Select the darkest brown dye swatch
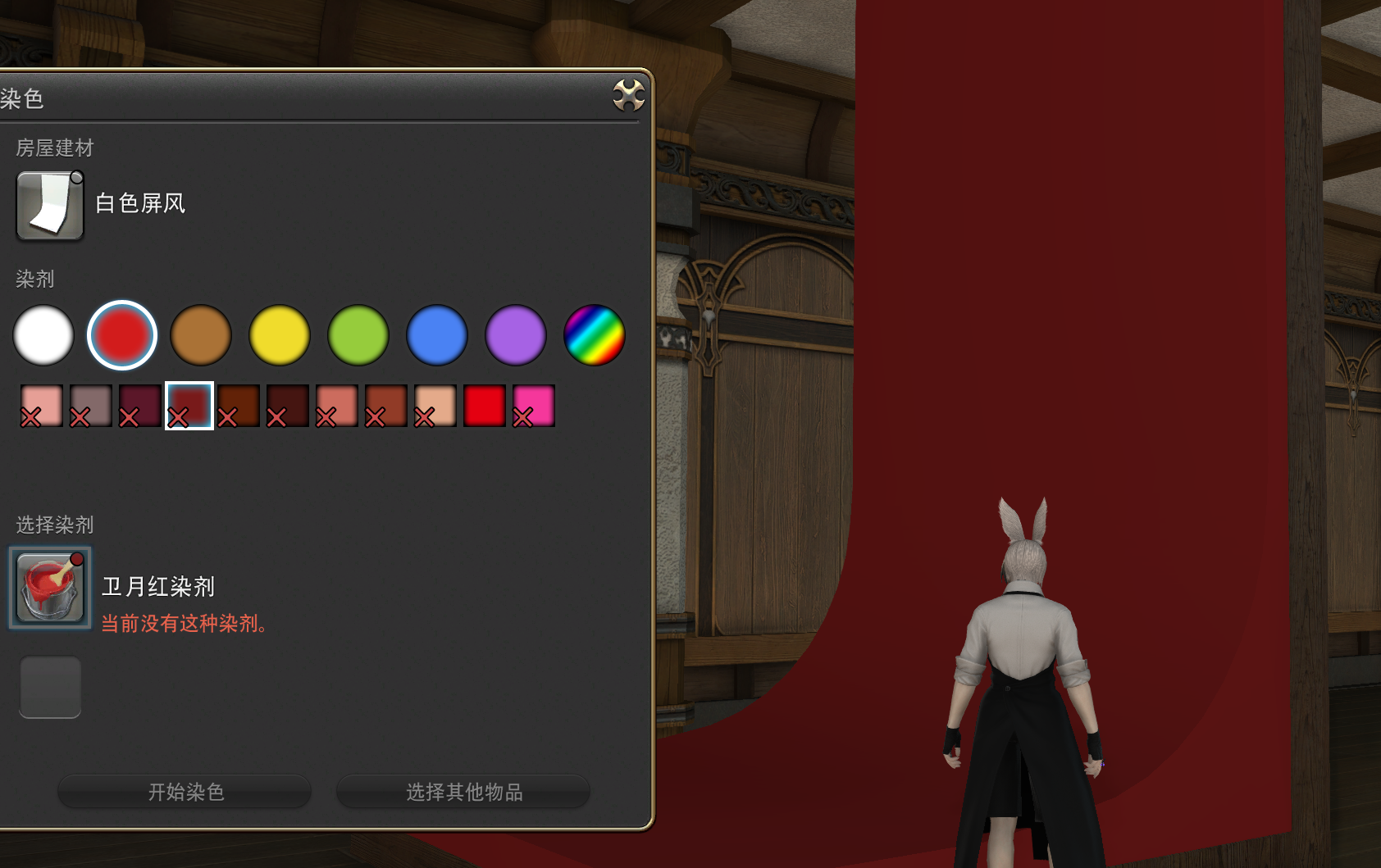 [x=286, y=403]
